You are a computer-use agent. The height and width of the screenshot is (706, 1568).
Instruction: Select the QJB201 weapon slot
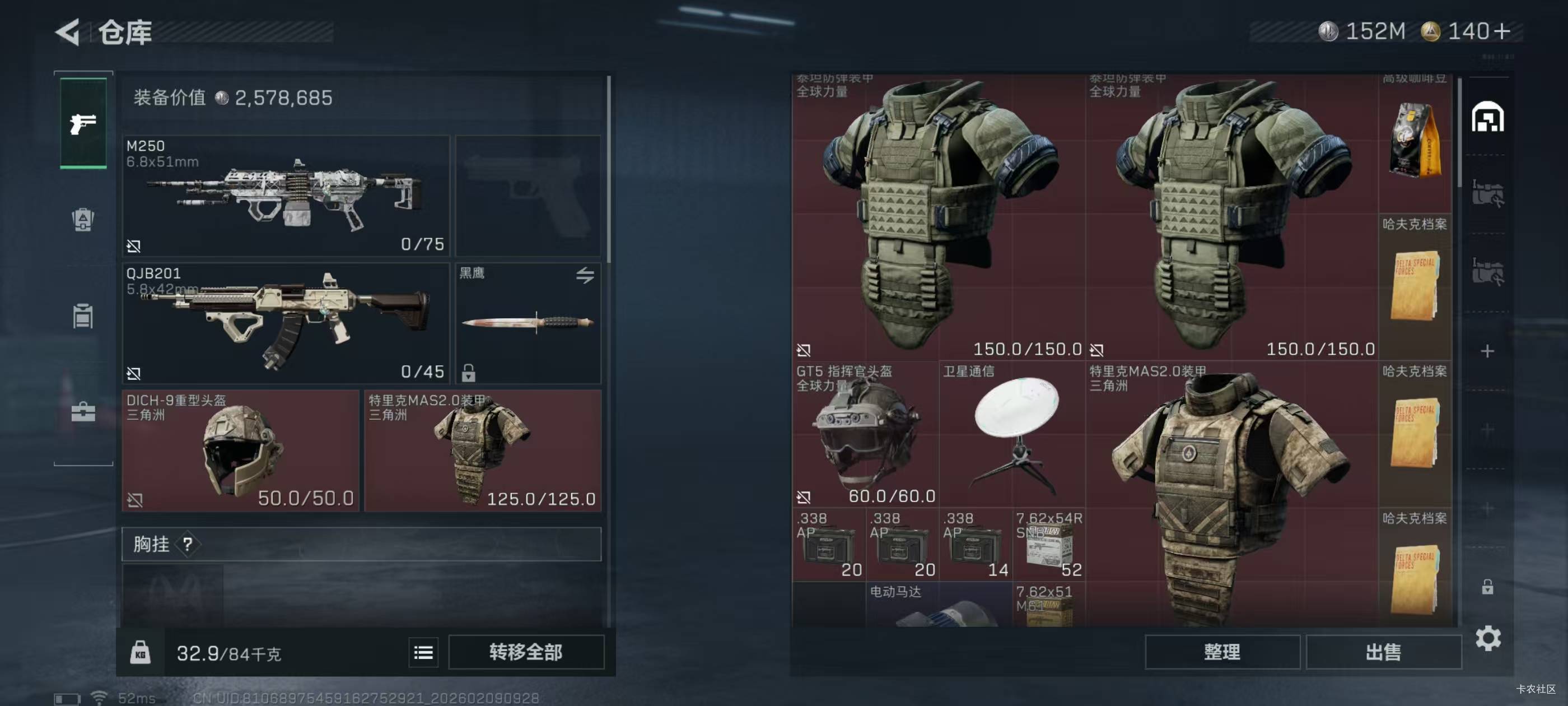coord(286,323)
